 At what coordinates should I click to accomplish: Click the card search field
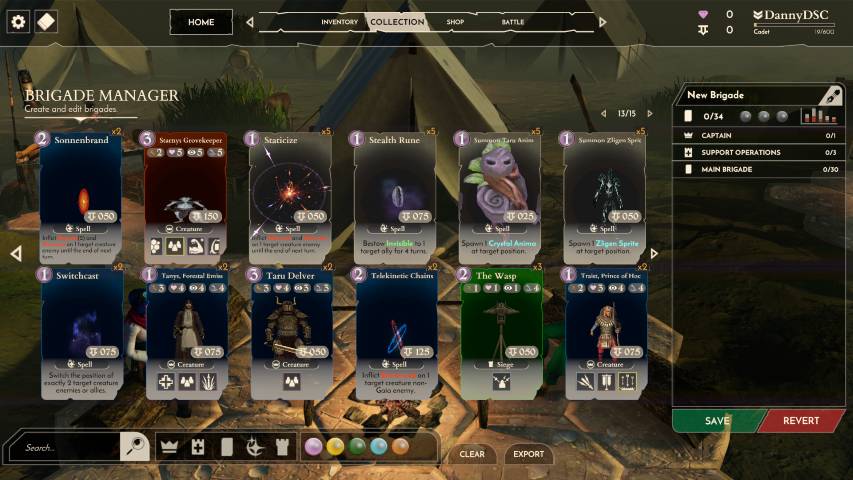tap(70, 448)
